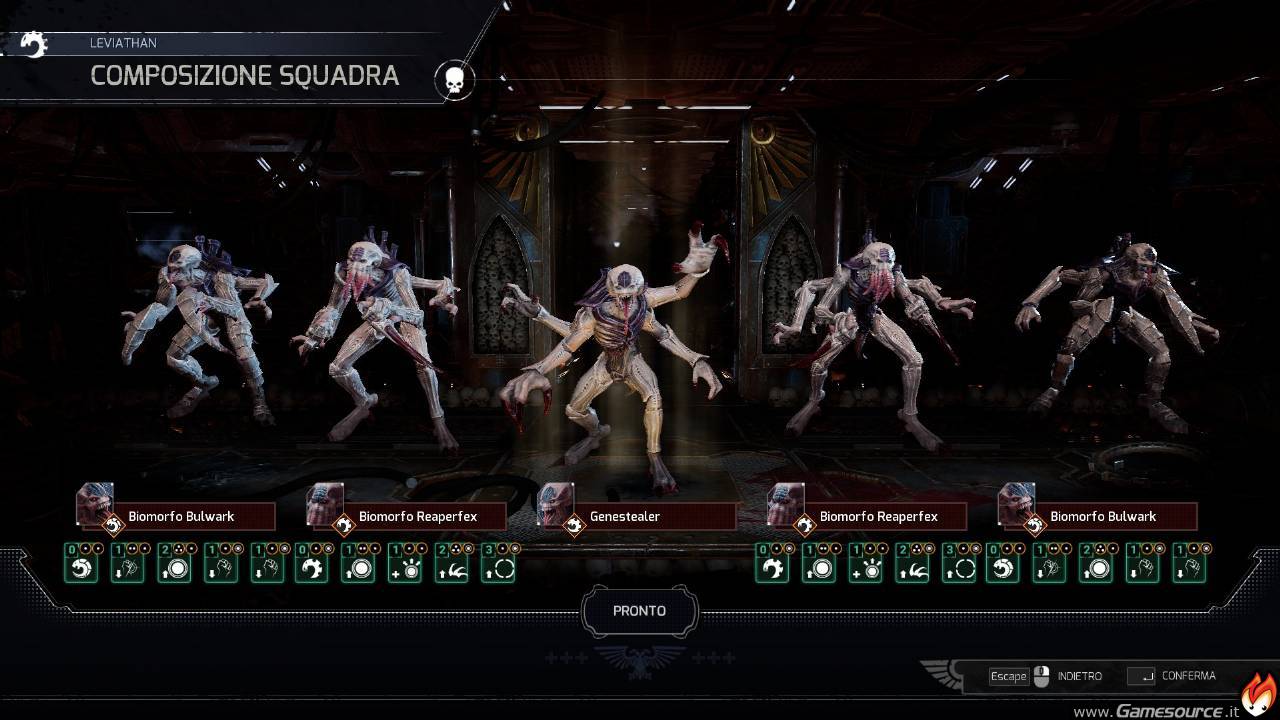1280x720 pixels.
Task: Choose the Conferma option
Action: click(1187, 676)
